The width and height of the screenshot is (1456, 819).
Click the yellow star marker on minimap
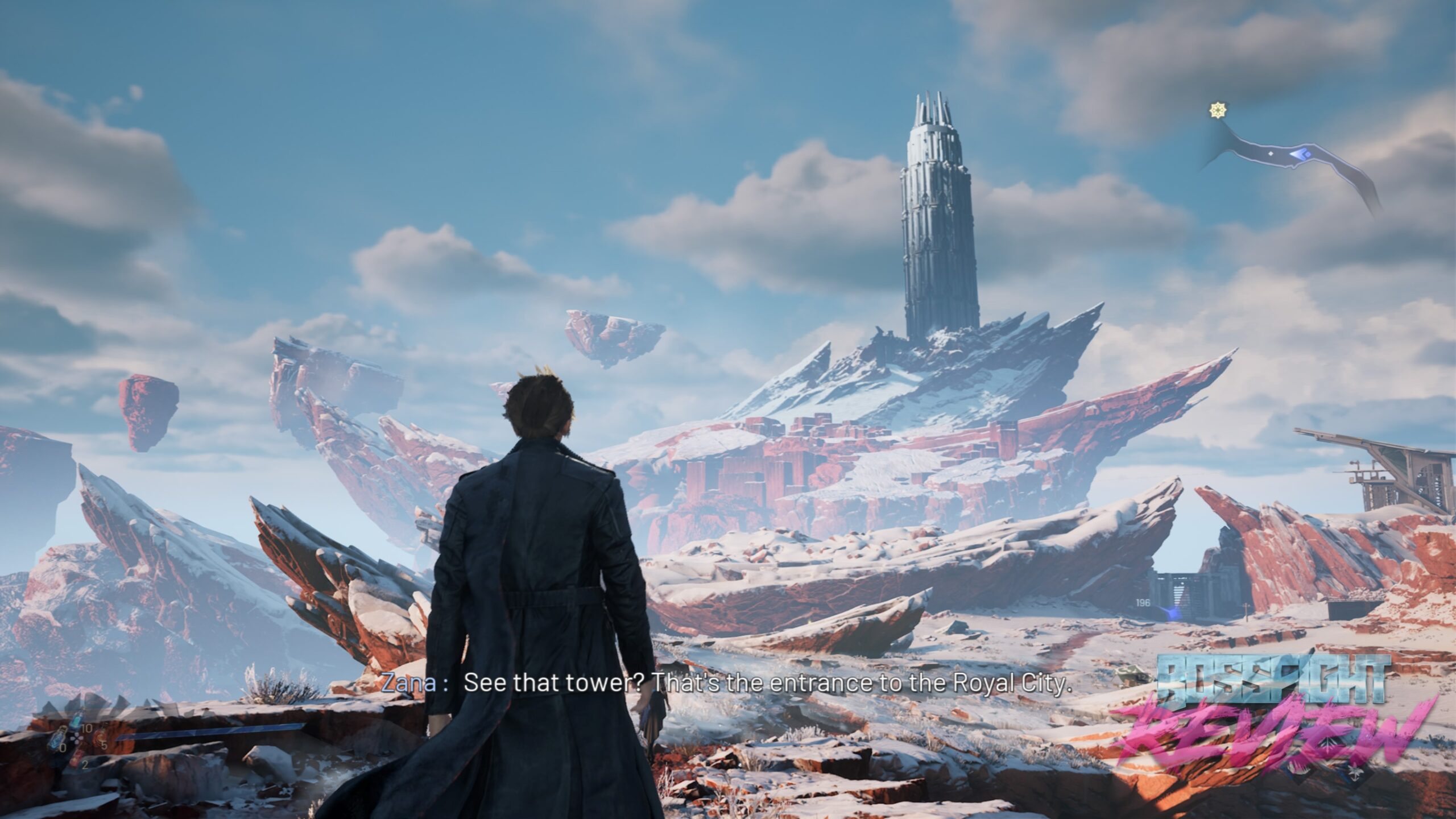(x=1217, y=110)
